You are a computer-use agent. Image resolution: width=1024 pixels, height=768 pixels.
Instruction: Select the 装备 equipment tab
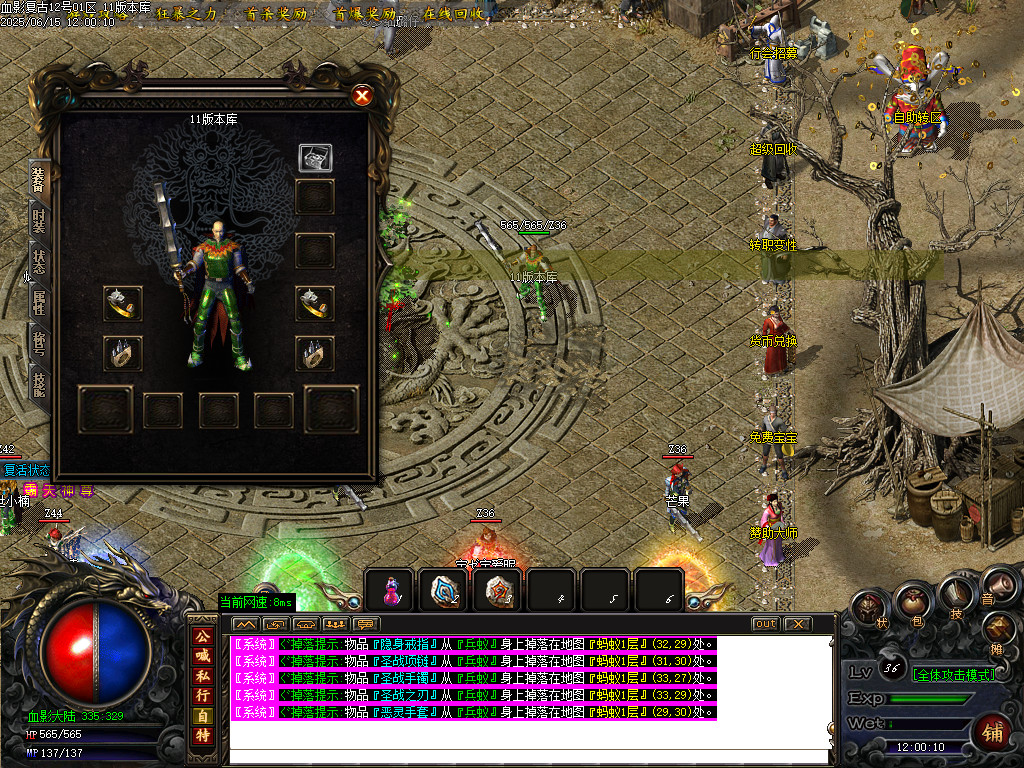pos(39,181)
